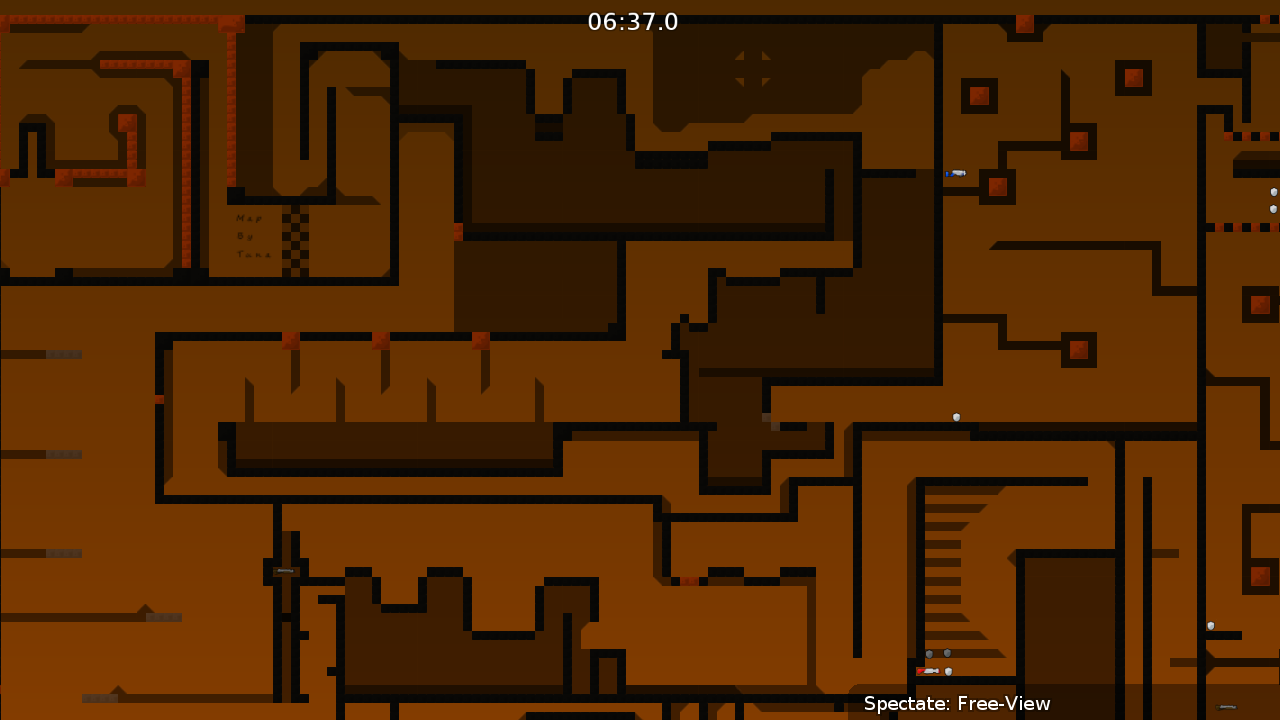Select the red gem block above the spike row
The width and height of the screenshot is (1280, 720).
pos(290,339)
